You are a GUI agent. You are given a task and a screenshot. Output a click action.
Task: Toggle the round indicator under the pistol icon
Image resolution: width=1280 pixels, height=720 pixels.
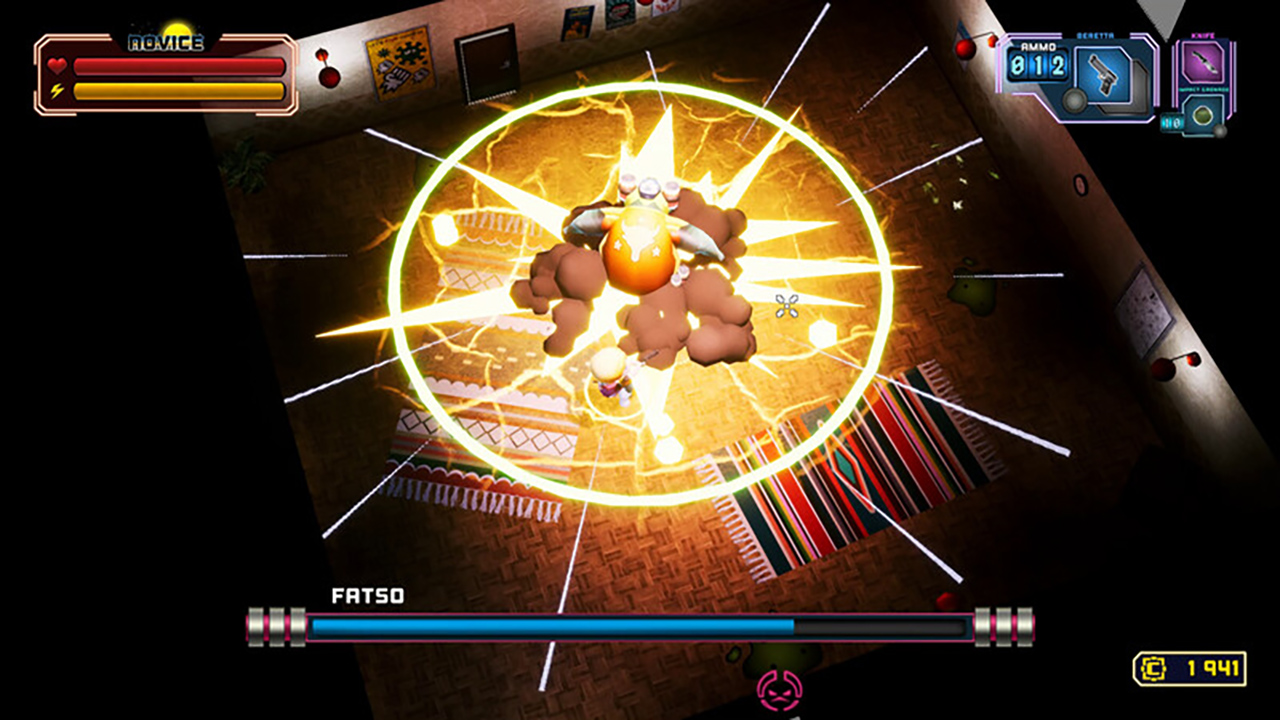1074,102
